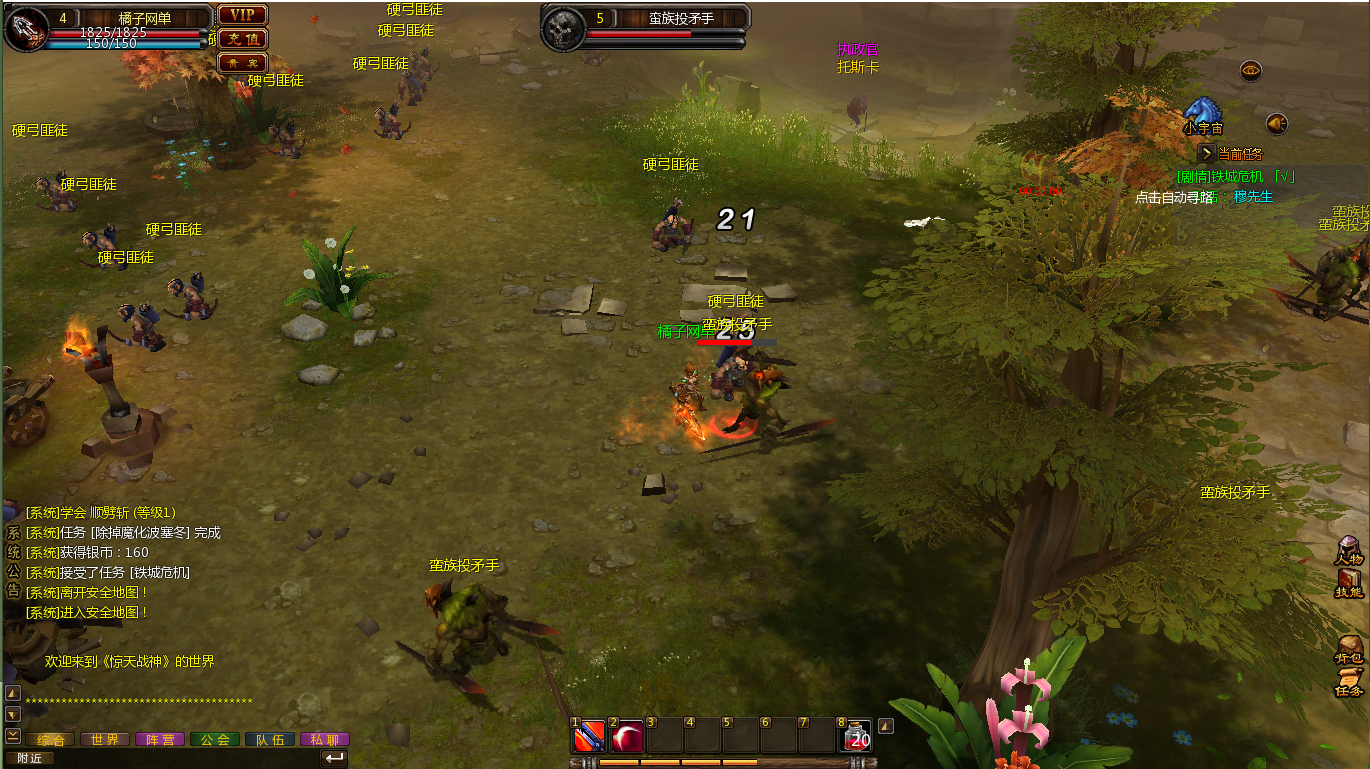Collapse the 当前任务 quest tracker arrow

click(1207, 154)
